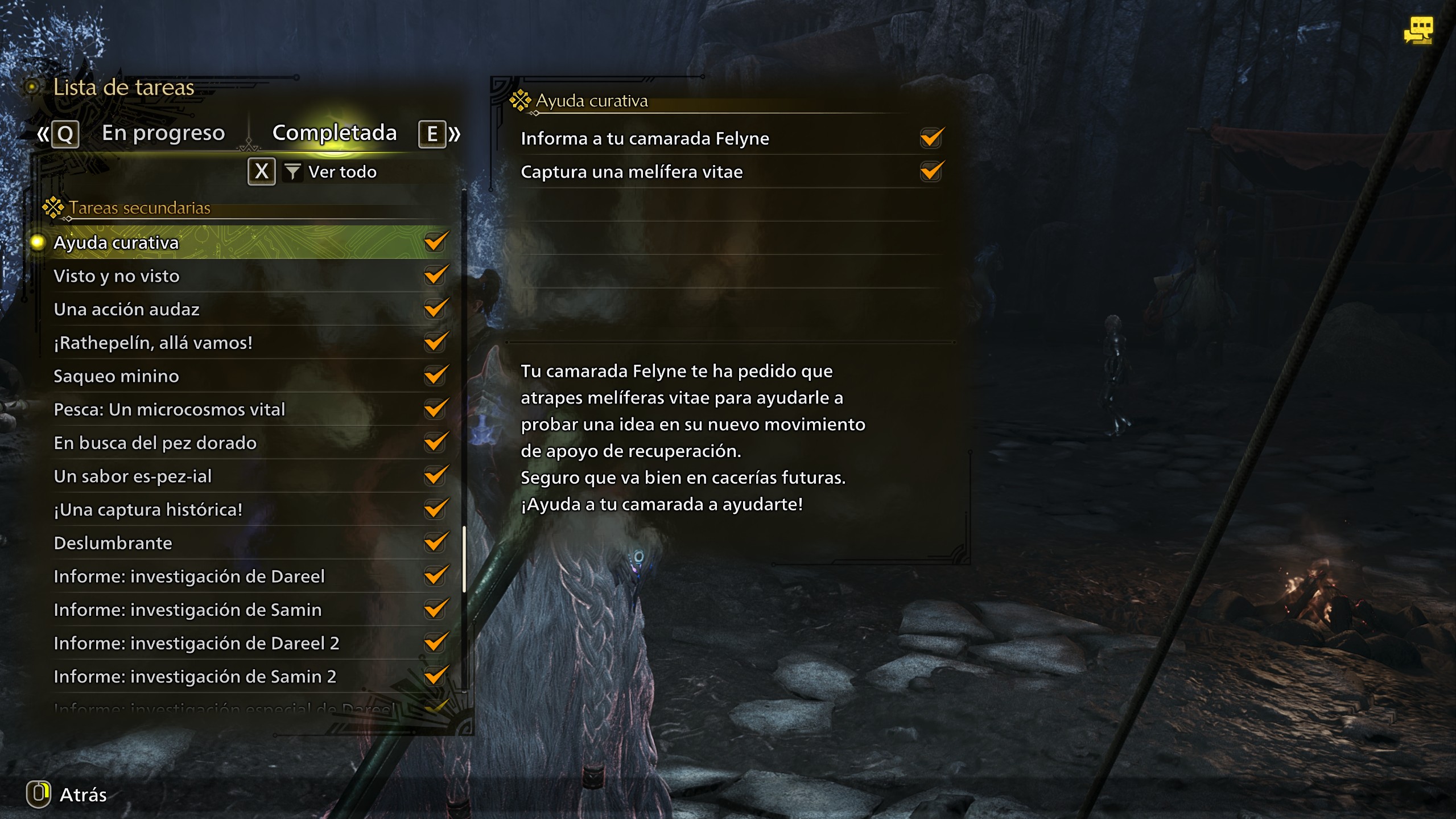Click the yellow active indicator on Ayuda curativa
Screen dimensions: 1456x819
pos(37,242)
